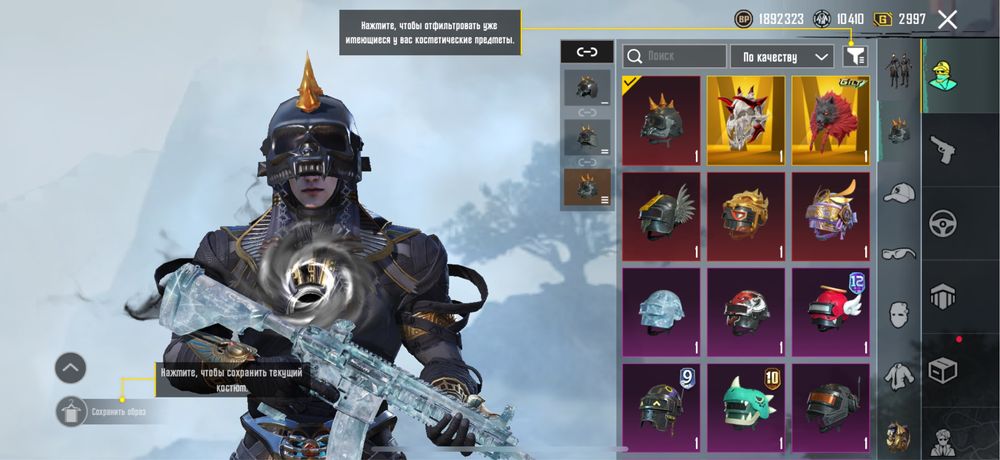Viewport: 1000px width, 460px height.
Task: Switch to the cap headwear category
Action: (899, 193)
